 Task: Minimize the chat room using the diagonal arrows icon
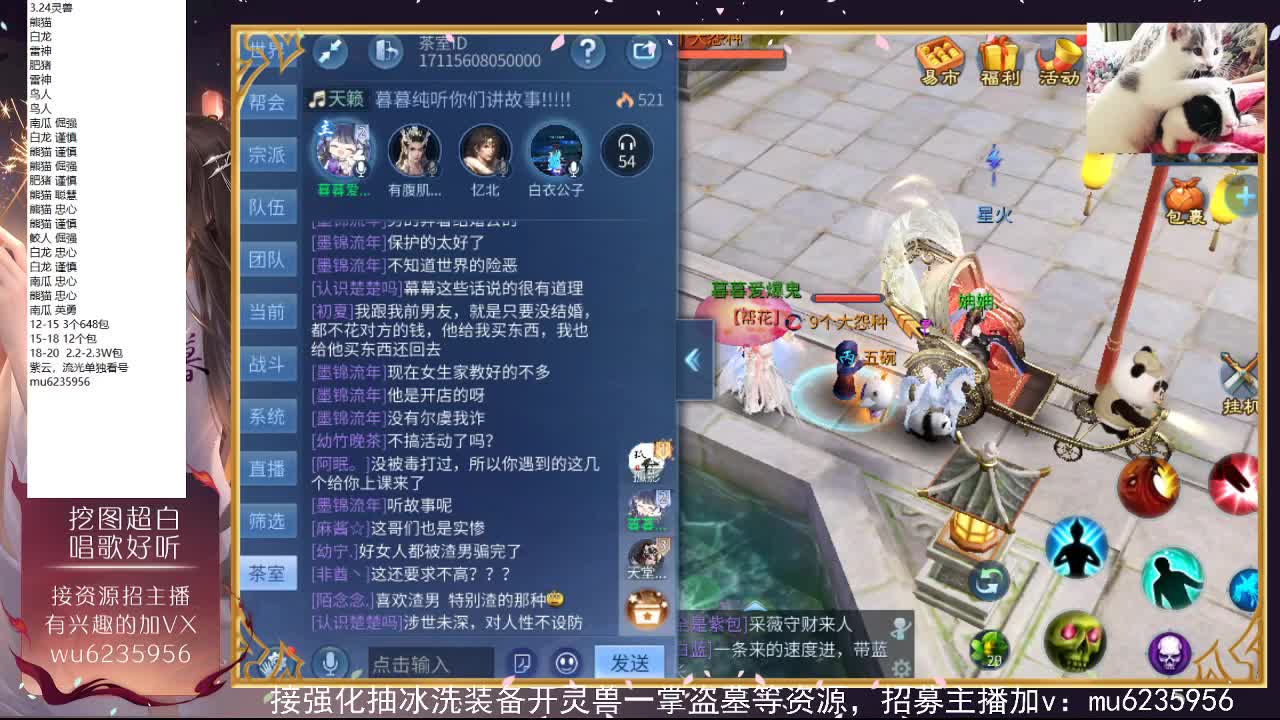click(x=331, y=52)
